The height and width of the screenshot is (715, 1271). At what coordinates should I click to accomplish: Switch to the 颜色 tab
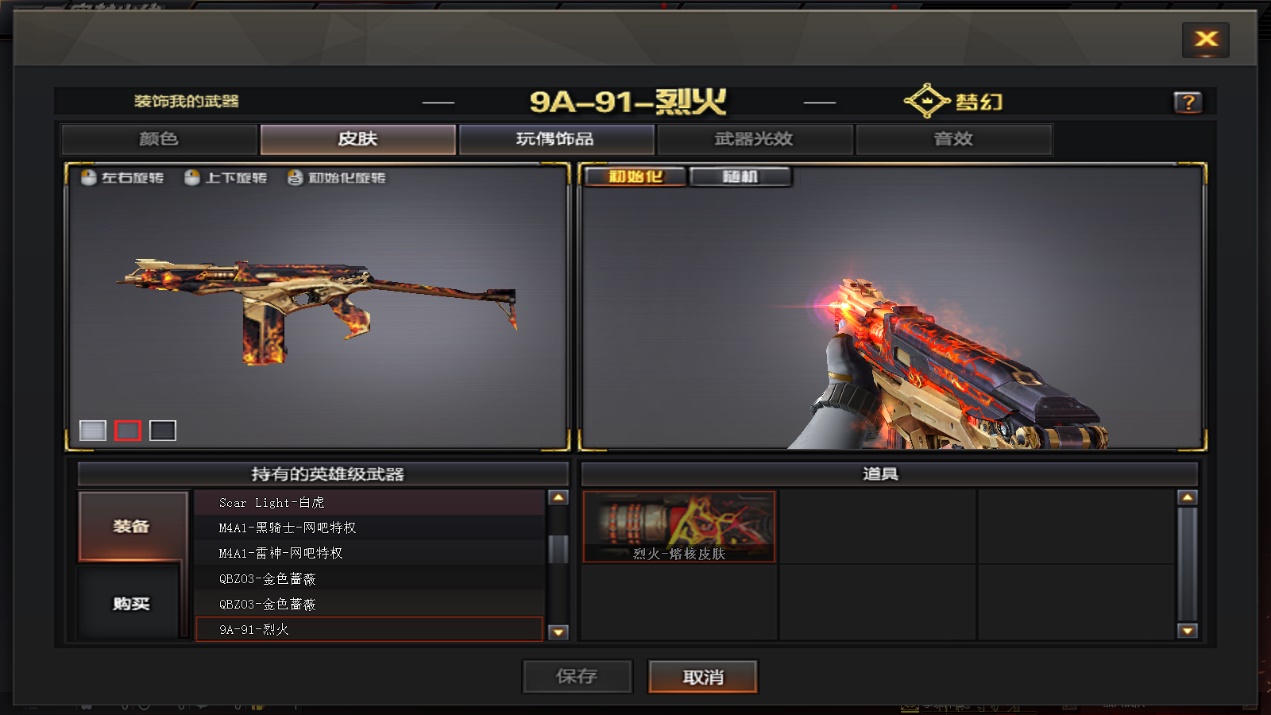159,139
